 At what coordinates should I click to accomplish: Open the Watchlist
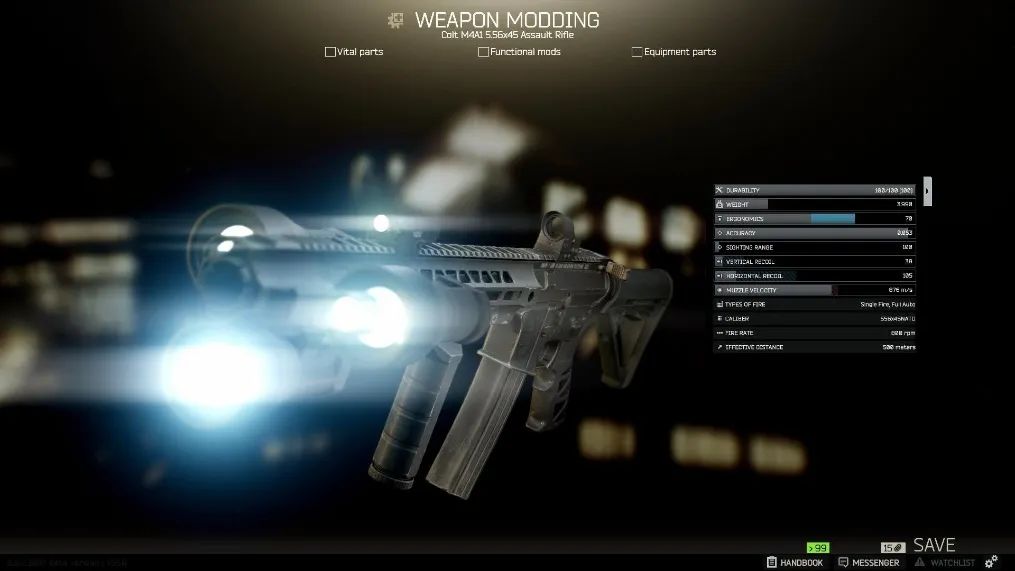(946, 563)
